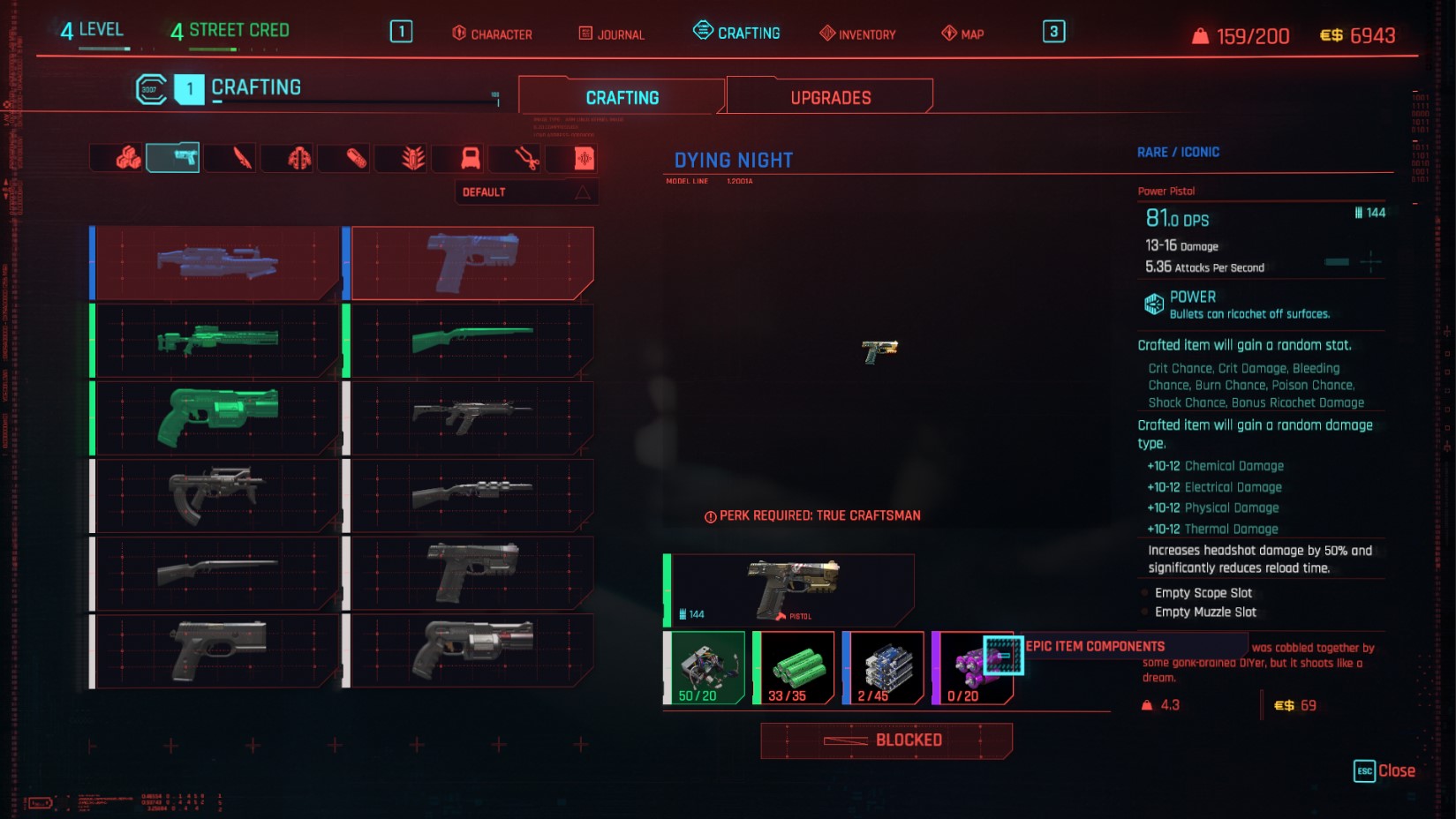This screenshot has height=819, width=1456.
Task: Select the grenade recipe filter
Action: point(413,158)
